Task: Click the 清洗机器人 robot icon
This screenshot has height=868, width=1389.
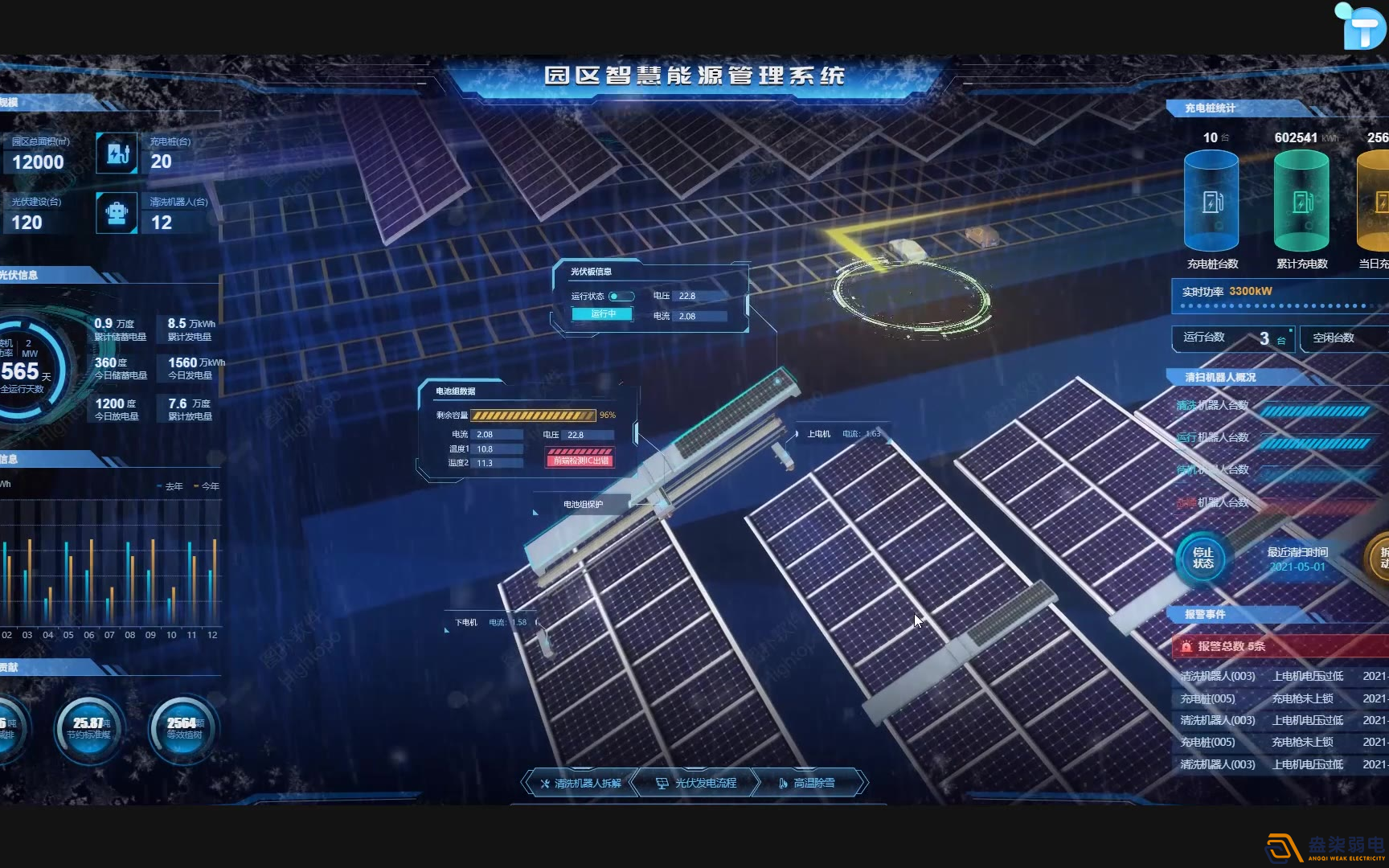Action: (x=117, y=213)
